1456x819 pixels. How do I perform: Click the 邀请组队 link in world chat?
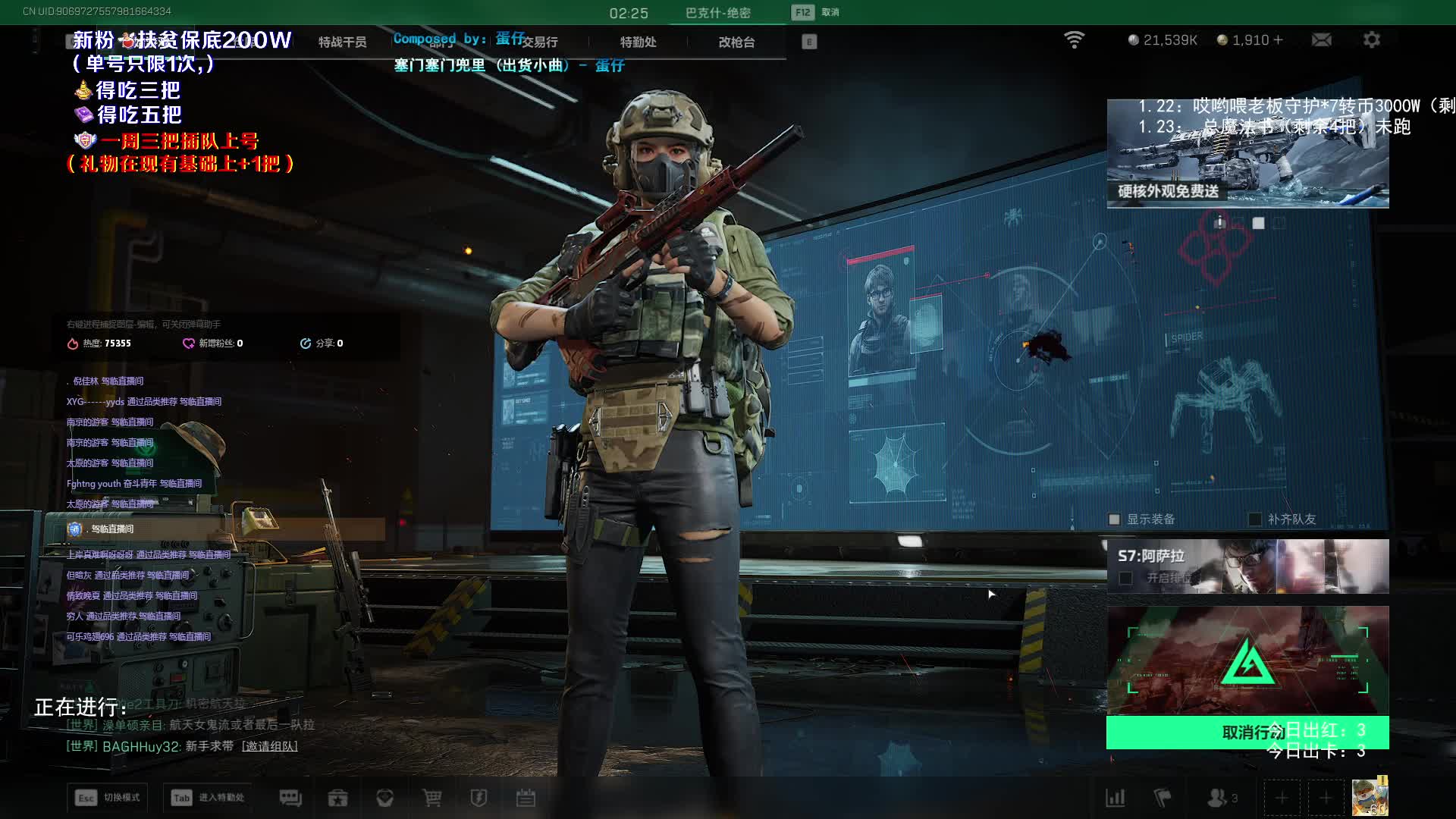point(270,746)
